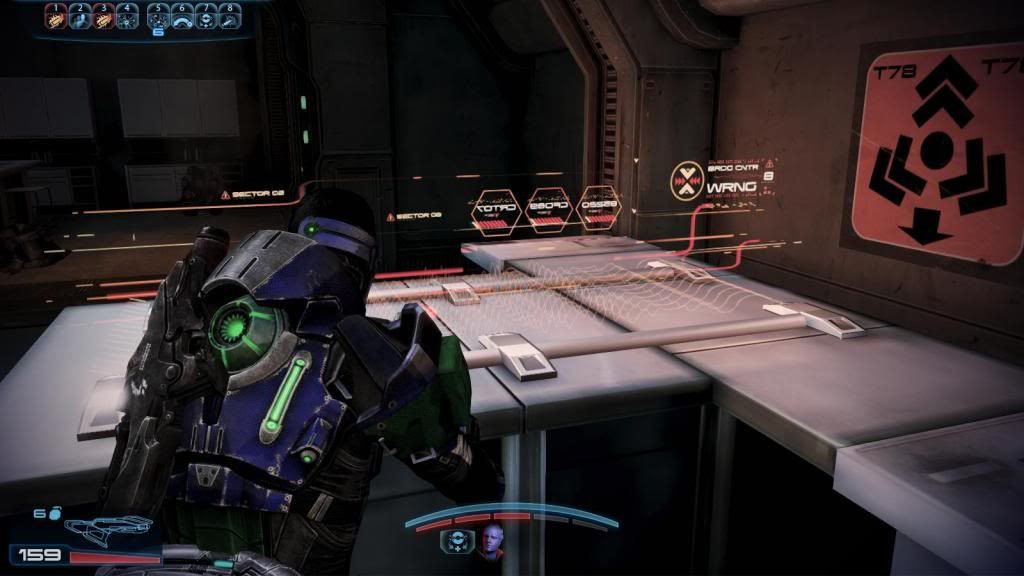Select the equipped rifle weapon icon
Image resolution: width=1024 pixels, height=576 pixels.
[x=106, y=526]
